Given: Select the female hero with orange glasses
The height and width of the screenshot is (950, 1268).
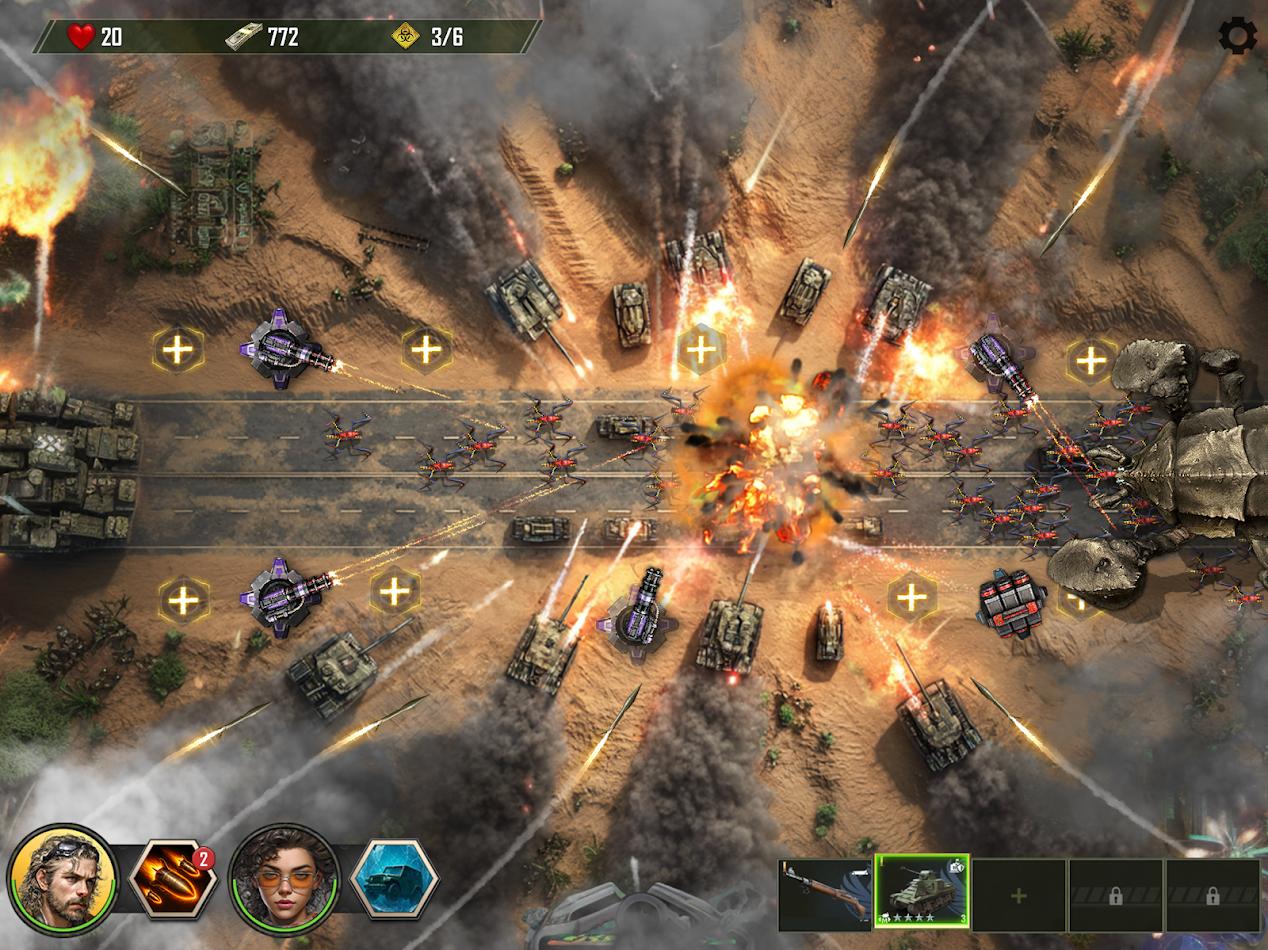Looking at the screenshot, I should click(x=284, y=880).
